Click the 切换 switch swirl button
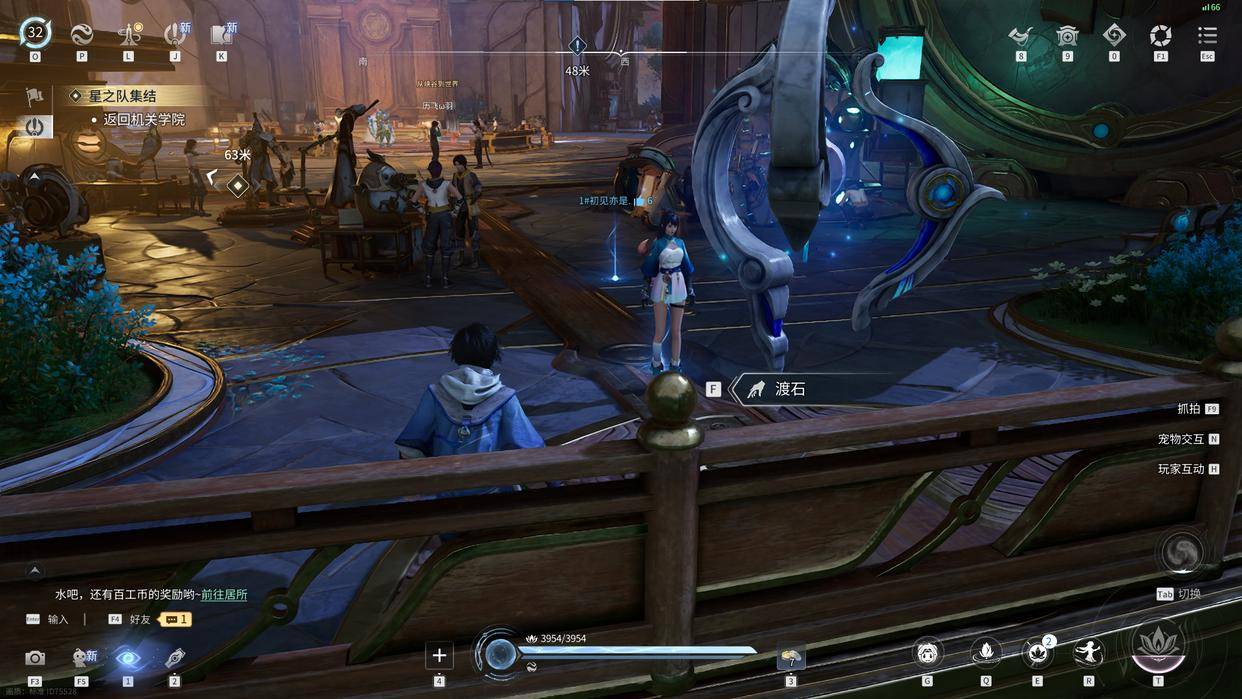 coord(1178,554)
